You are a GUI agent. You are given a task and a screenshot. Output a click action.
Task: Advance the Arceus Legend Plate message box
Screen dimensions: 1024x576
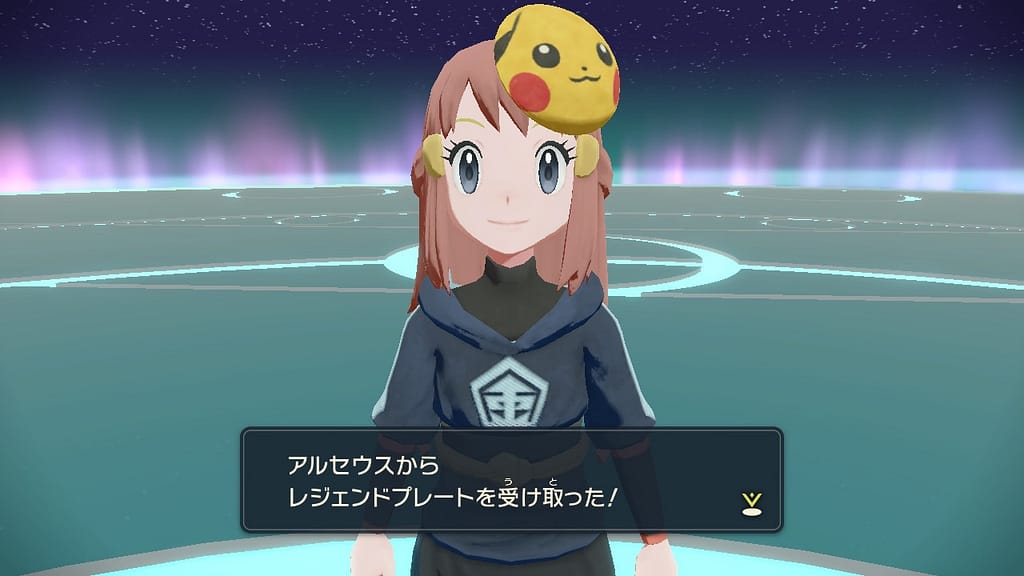[x=510, y=480]
